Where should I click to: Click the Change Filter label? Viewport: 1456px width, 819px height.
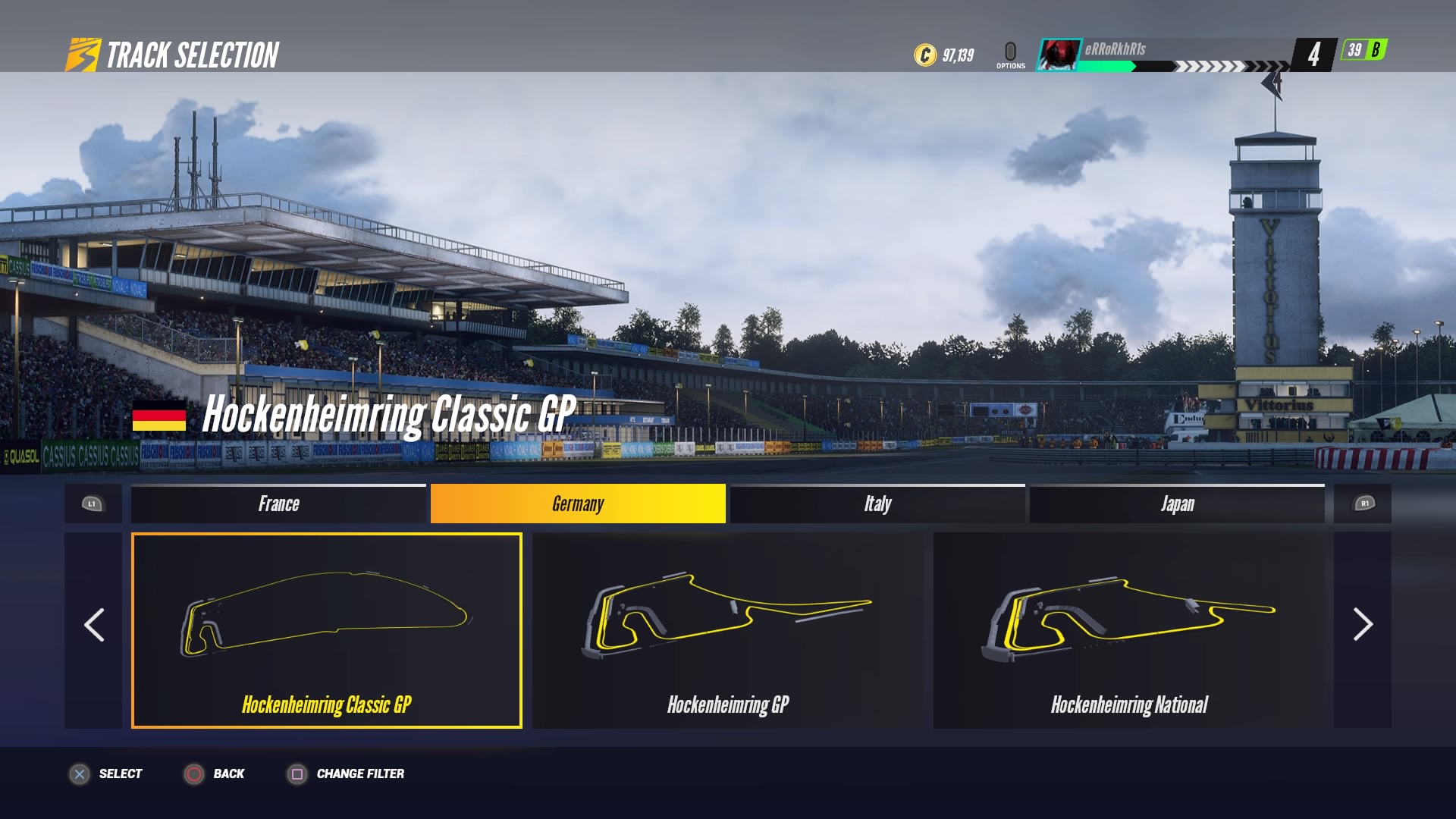coord(359,774)
